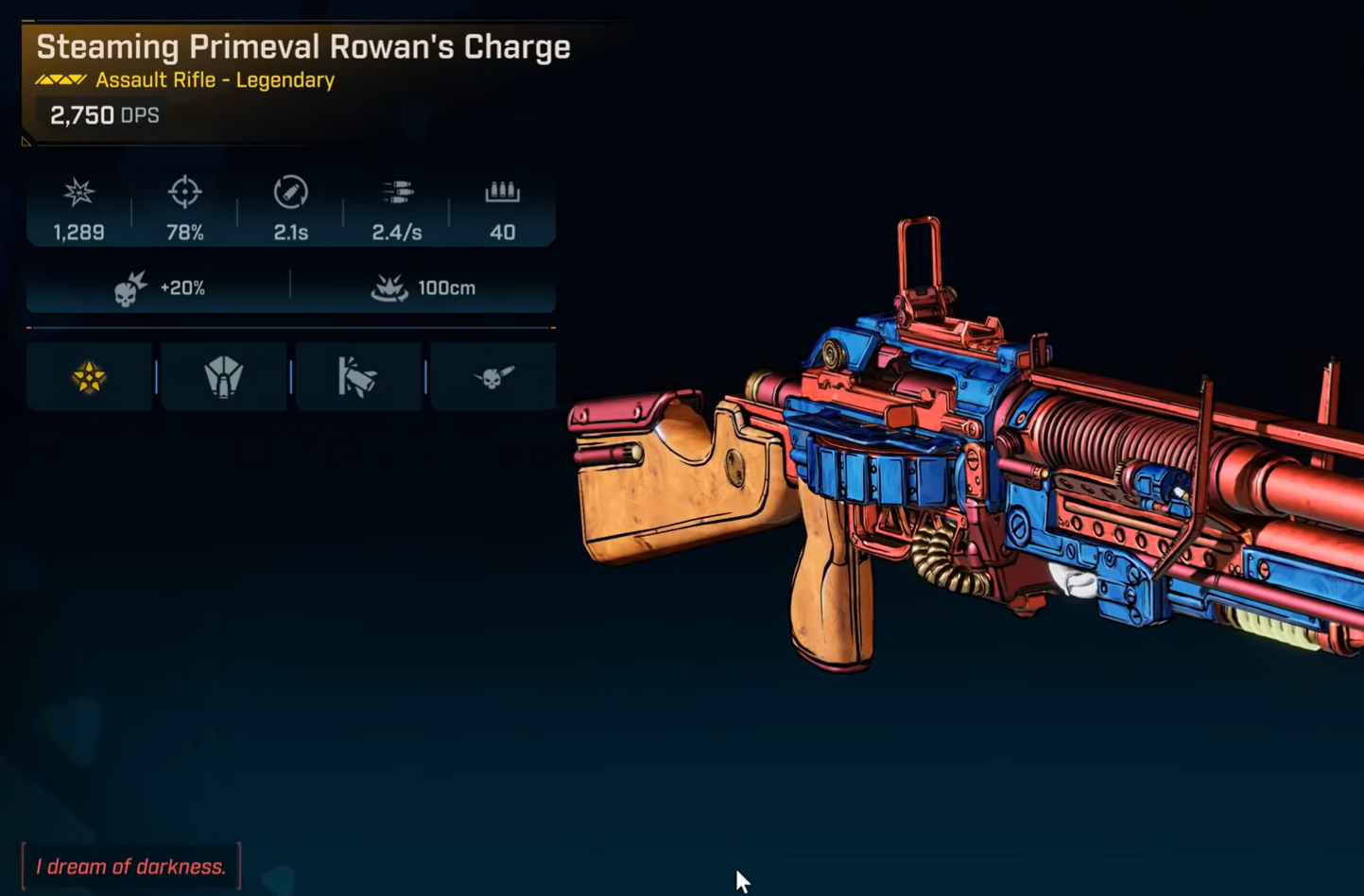Viewport: 1364px width, 896px height.
Task: Choose the bullet ricochet perk icon
Action: point(357,378)
